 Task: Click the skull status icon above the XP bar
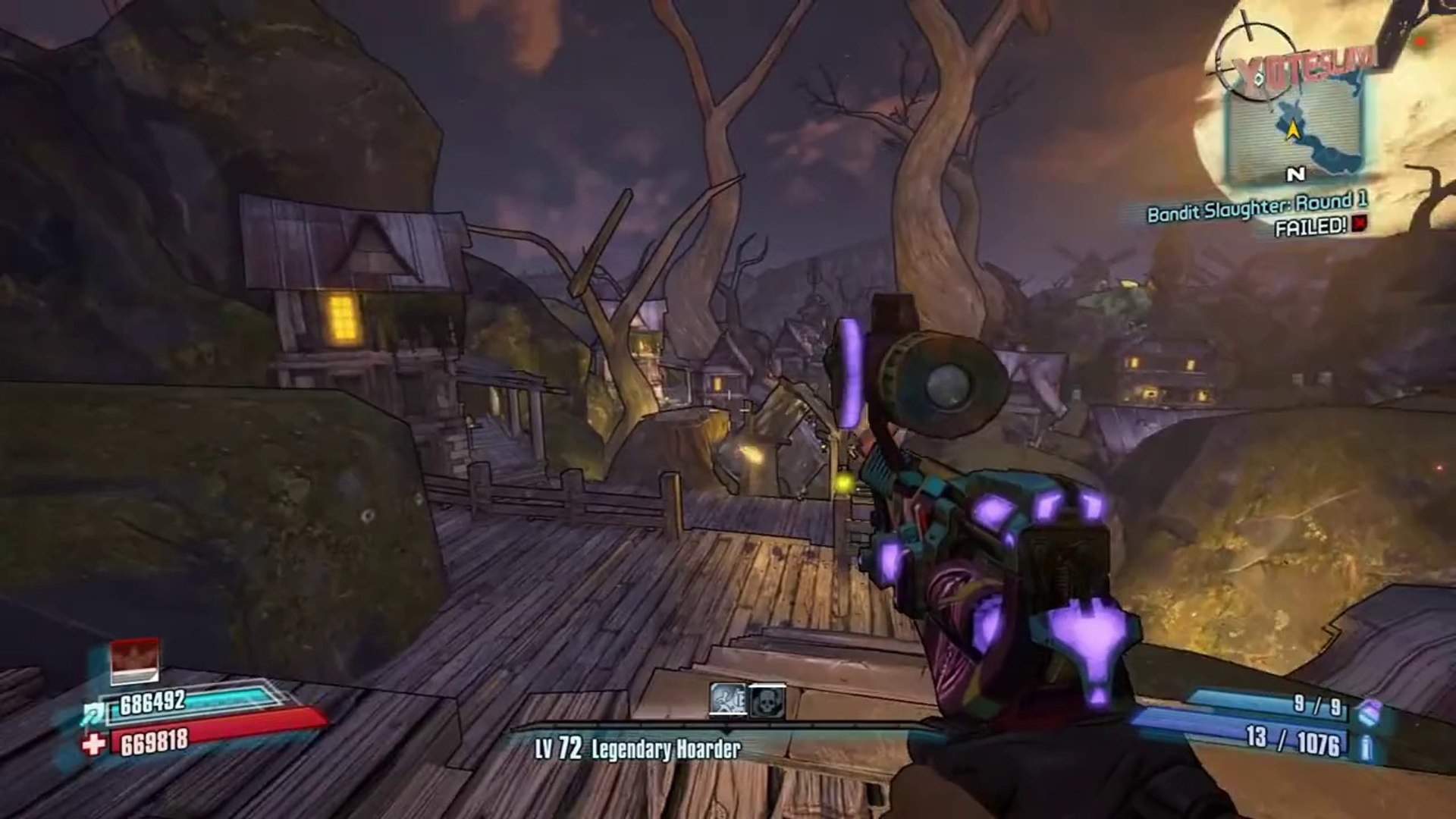click(x=767, y=701)
